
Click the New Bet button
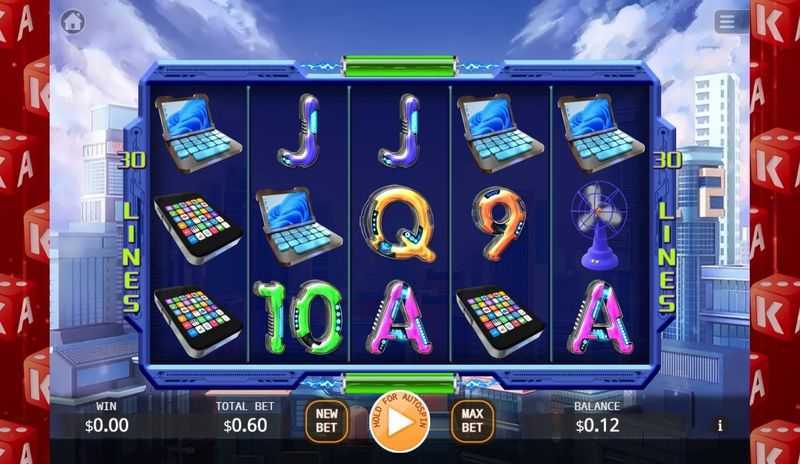tap(326, 421)
